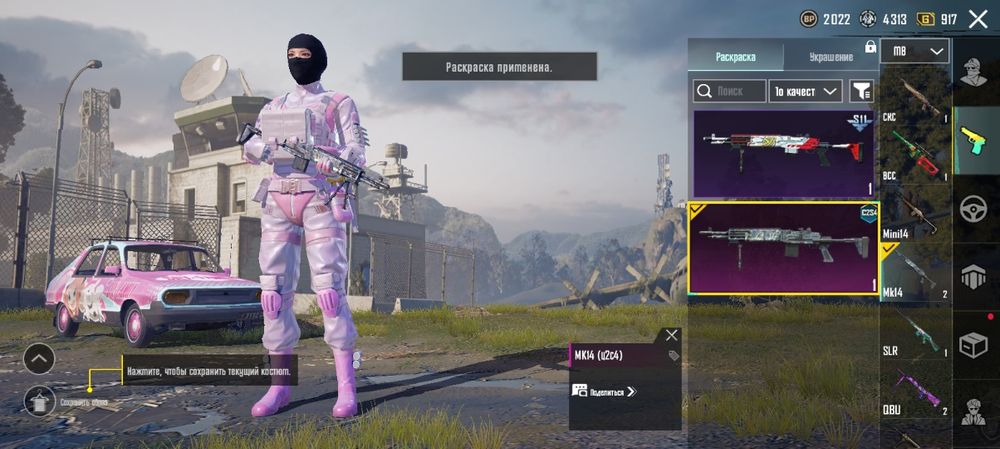
Task: Switch to the Украшение tab
Action: click(830, 57)
